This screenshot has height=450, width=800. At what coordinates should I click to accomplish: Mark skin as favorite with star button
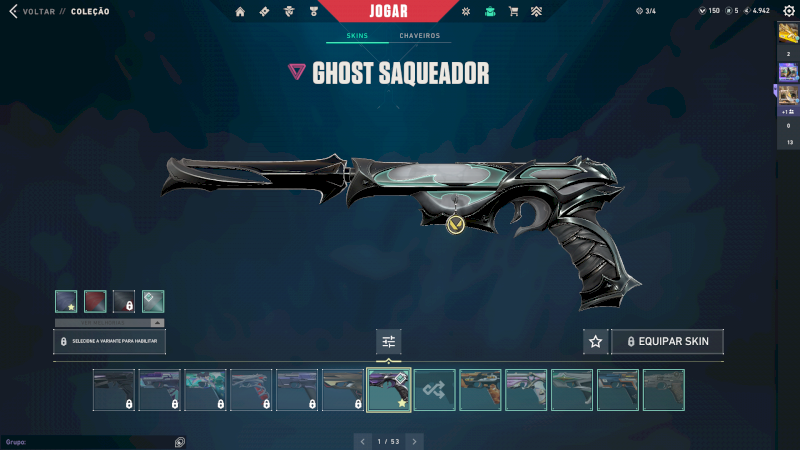[x=595, y=342]
